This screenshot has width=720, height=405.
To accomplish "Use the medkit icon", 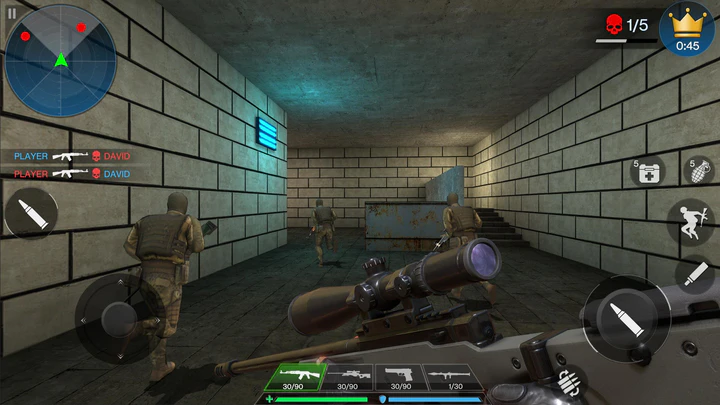I will 648,171.
